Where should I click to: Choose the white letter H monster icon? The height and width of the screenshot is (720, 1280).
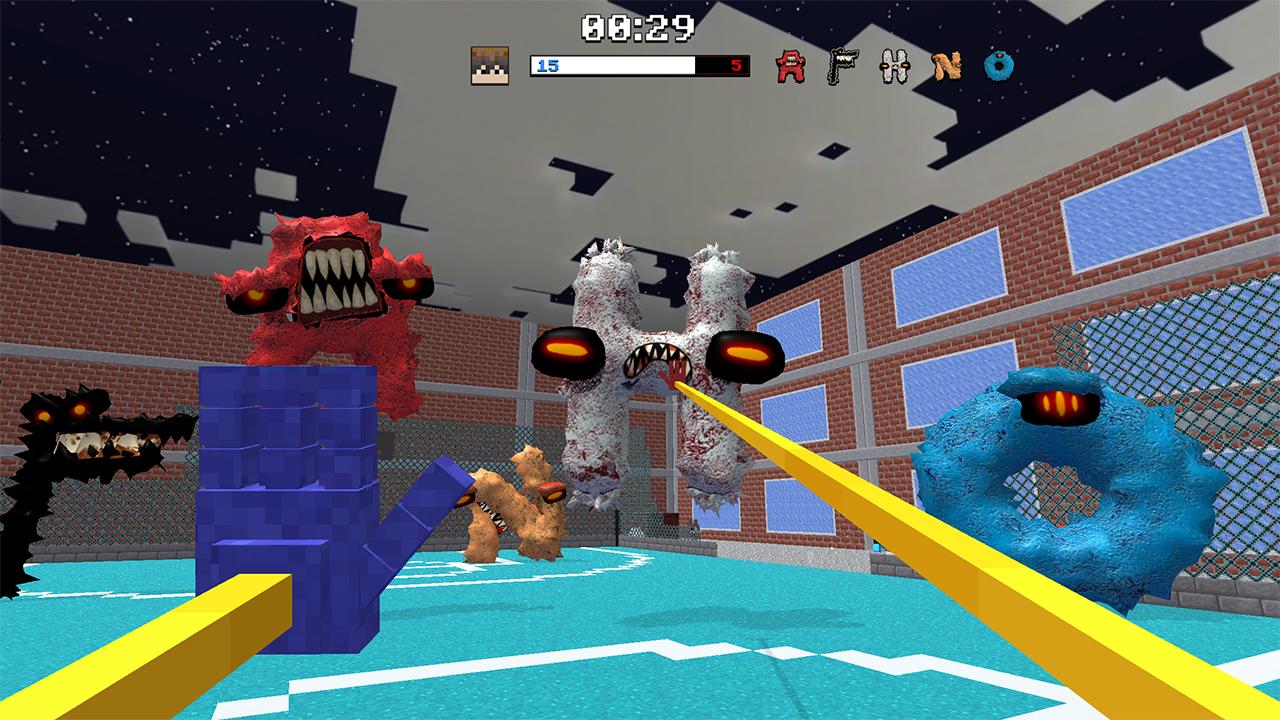click(x=894, y=67)
